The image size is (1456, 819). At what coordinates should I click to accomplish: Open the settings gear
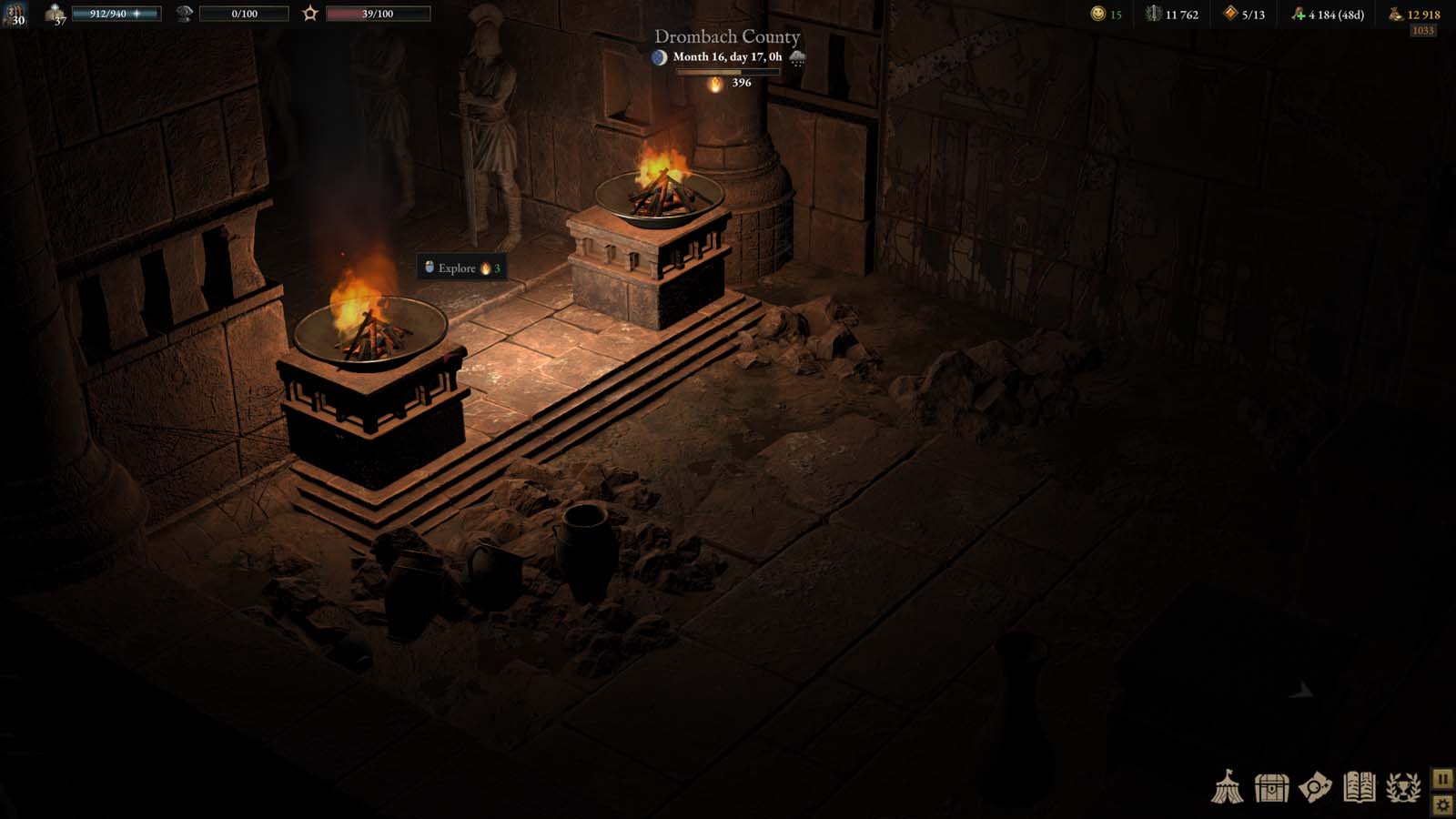click(x=1443, y=804)
